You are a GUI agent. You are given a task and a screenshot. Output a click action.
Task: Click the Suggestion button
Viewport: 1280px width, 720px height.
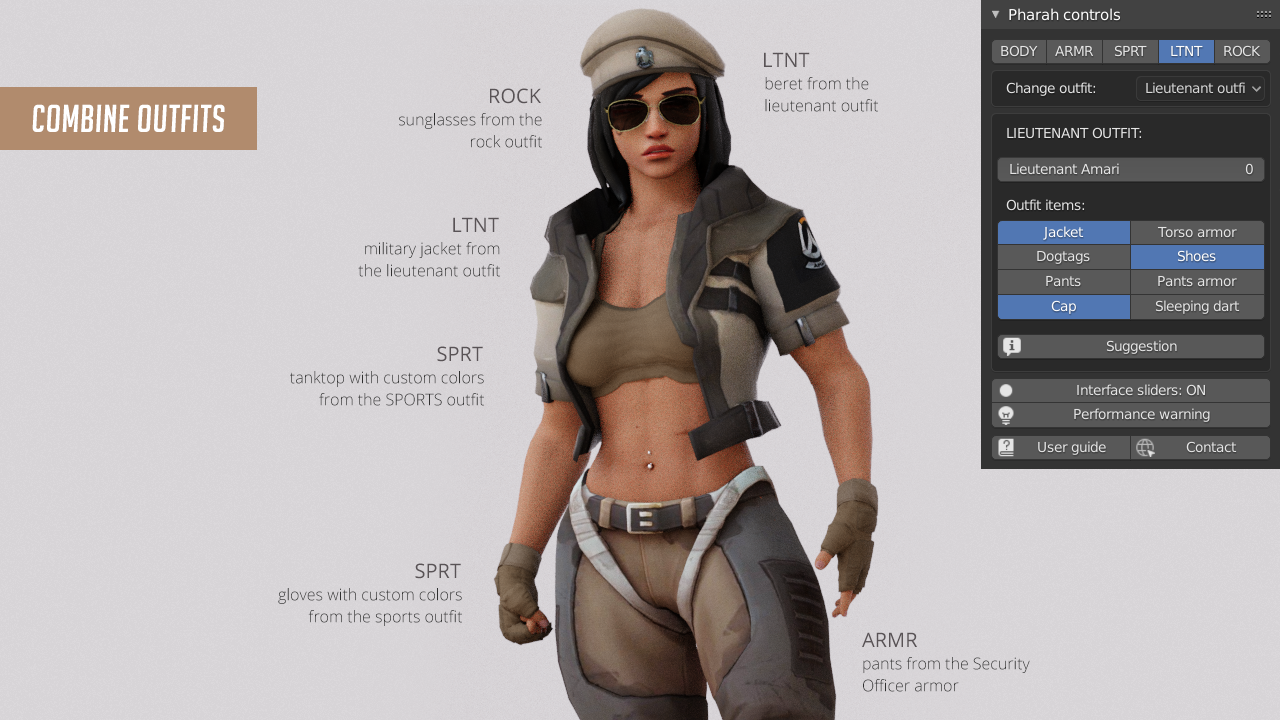pyautogui.click(x=1140, y=346)
